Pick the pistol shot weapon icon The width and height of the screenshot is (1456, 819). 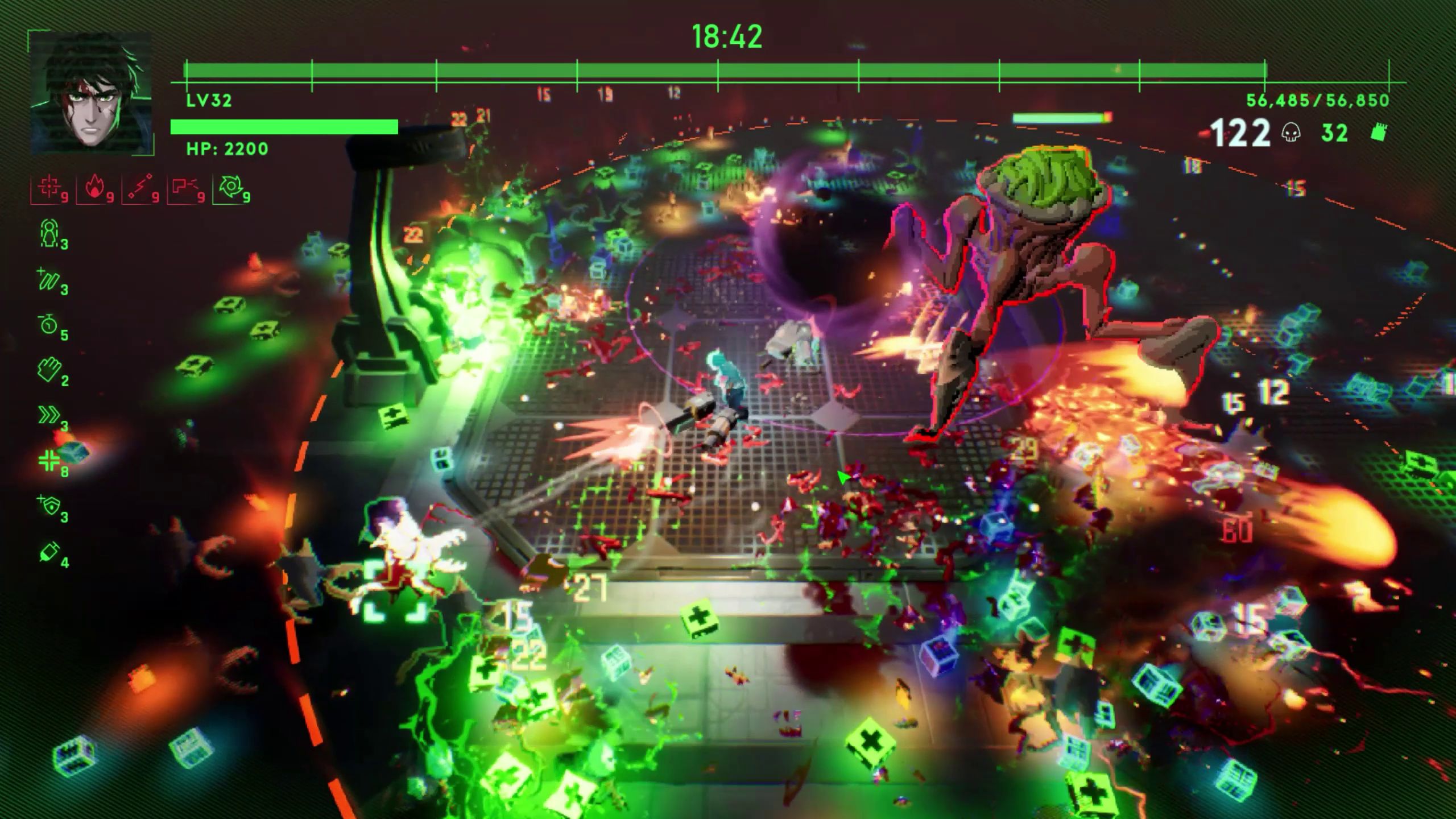coord(185,188)
